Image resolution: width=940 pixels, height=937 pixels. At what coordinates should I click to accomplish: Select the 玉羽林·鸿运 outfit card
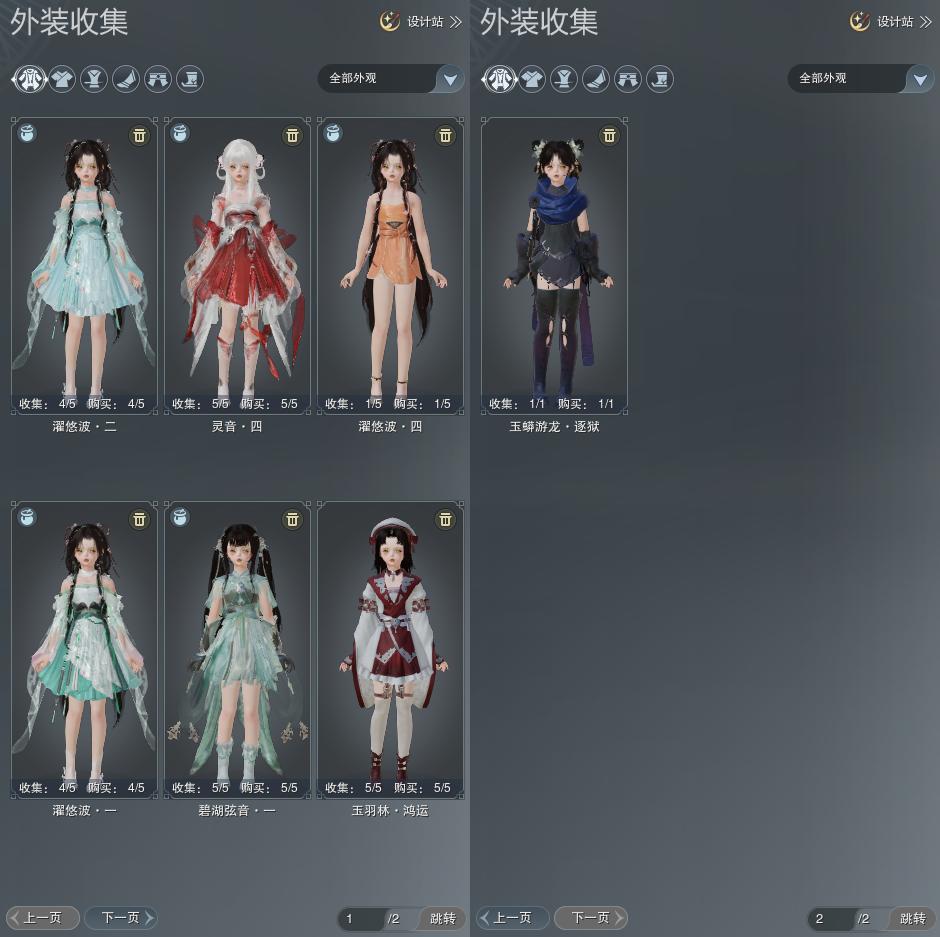click(x=390, y=648)
